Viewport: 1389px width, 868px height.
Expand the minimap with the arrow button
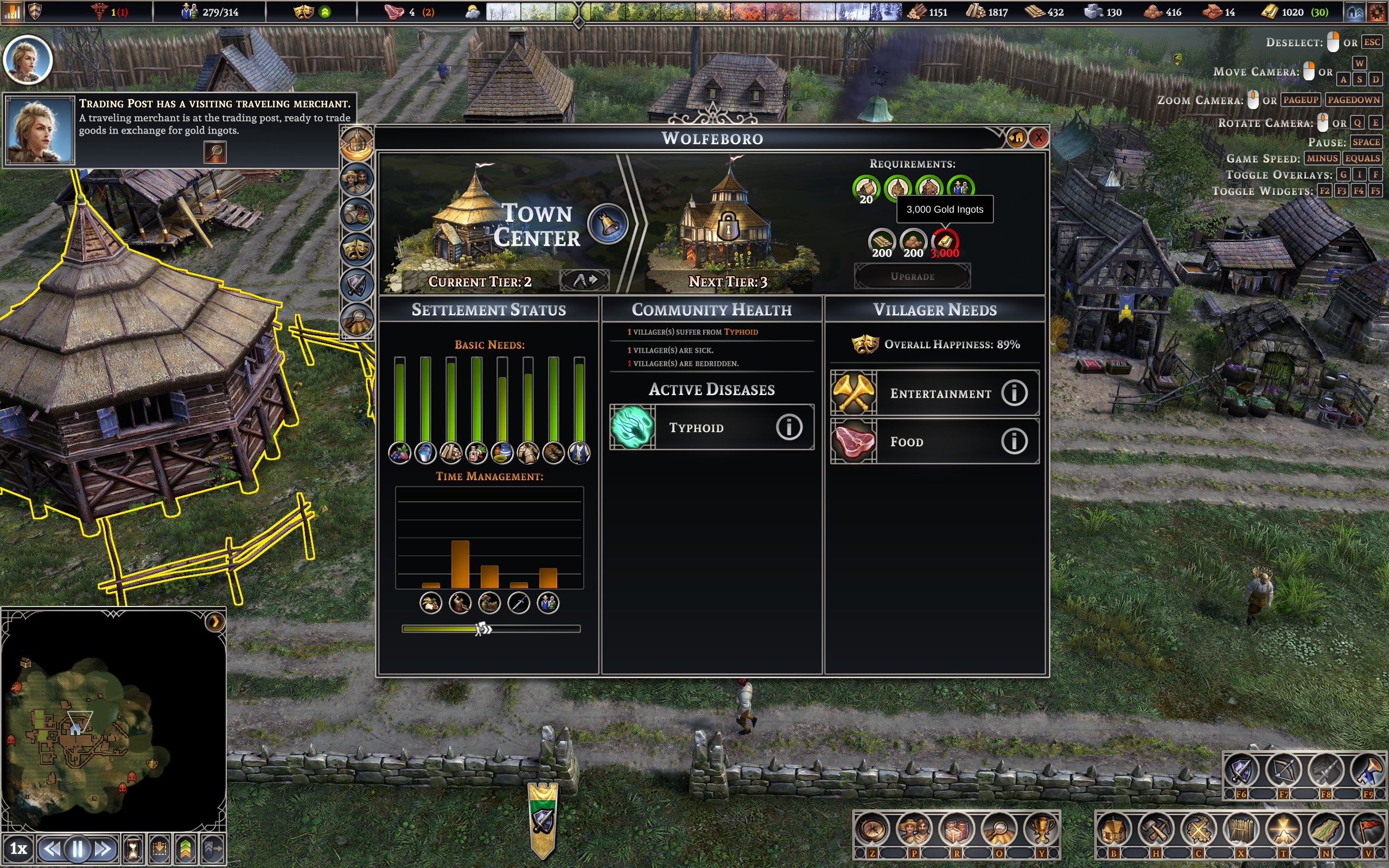point(215,622)
